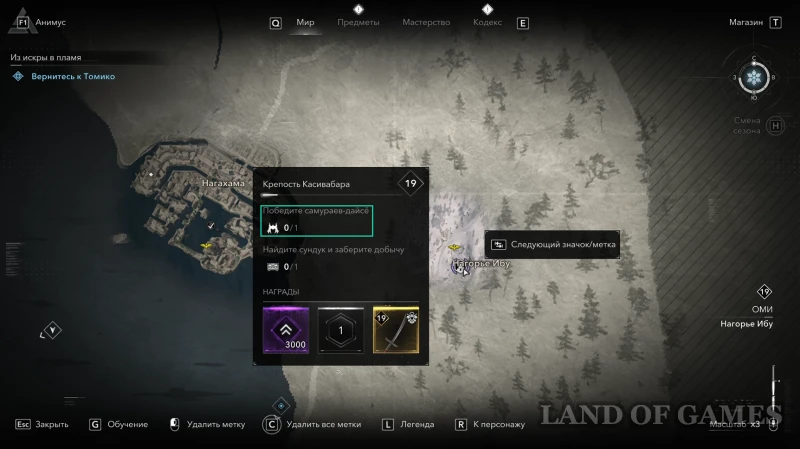This screenshot has height=449, width=800.
Task: Switch to the Мир tab
Action: pyautogui.click(x=305, y=22)
